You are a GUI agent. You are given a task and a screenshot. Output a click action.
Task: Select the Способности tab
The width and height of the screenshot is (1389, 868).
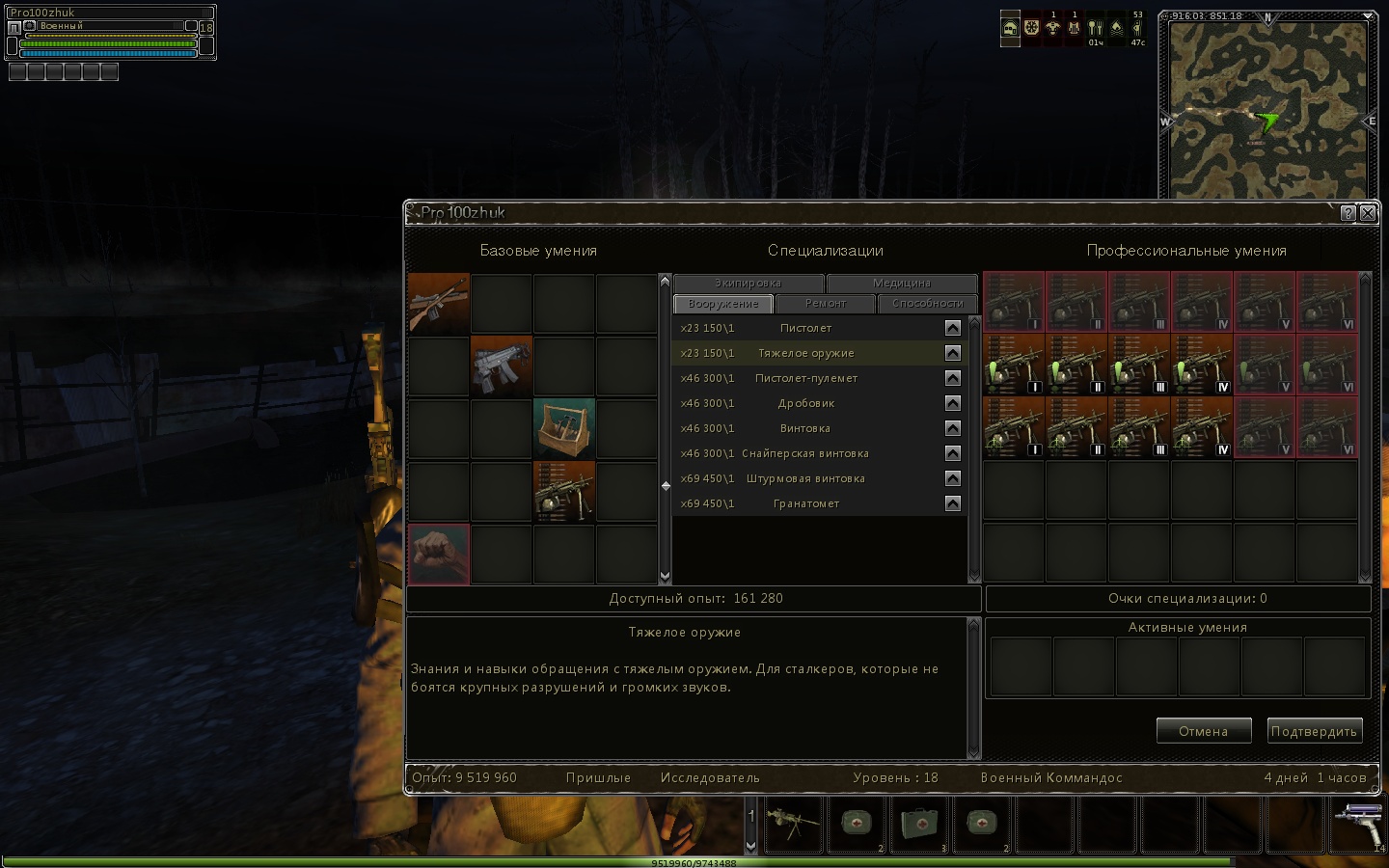point(927,304)
